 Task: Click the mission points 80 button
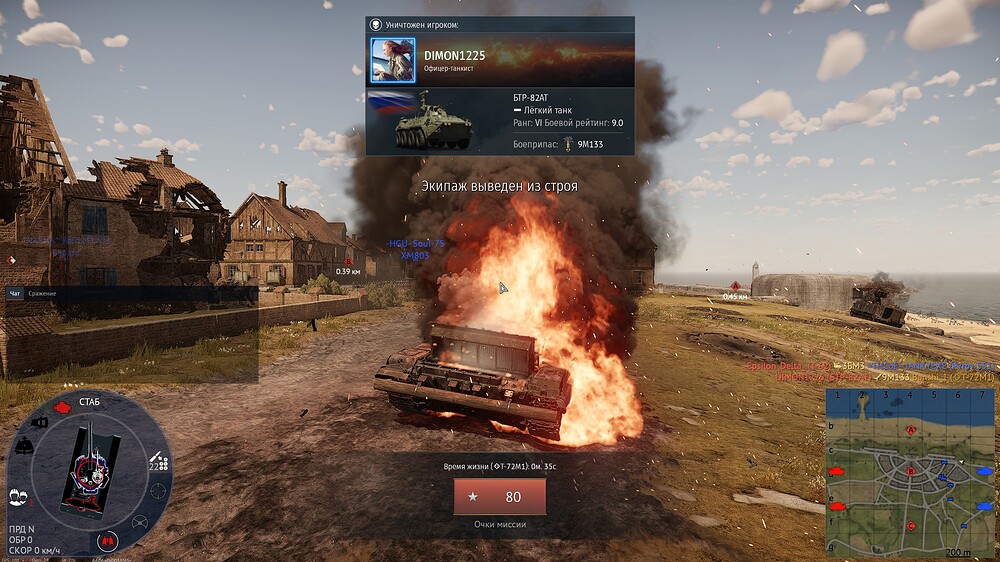(x=500, y=497)
